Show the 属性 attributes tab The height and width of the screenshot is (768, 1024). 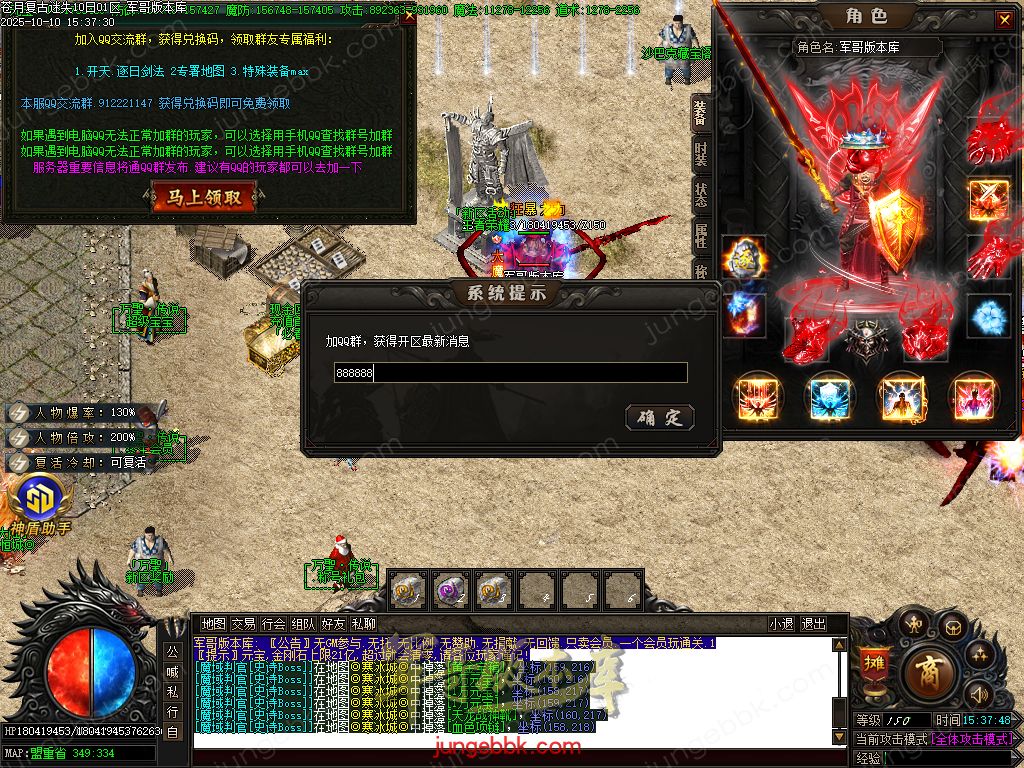click(x=701, y=237)
